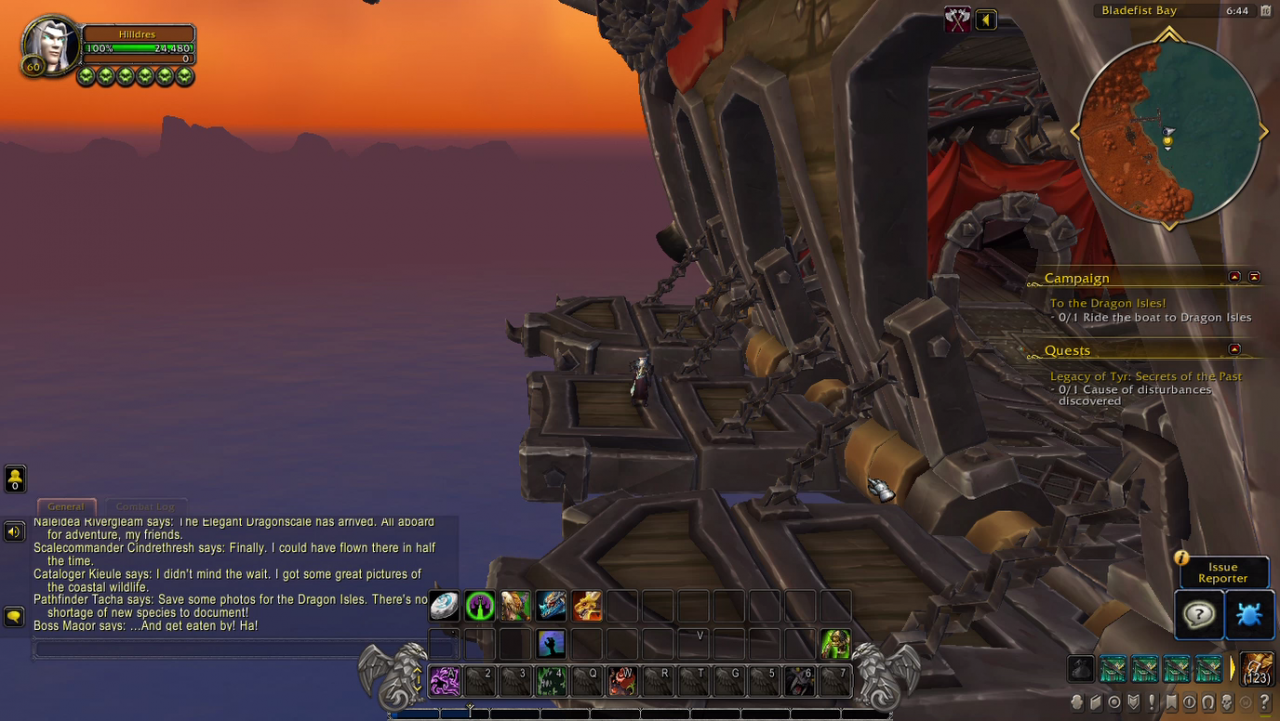Activate the green-ringed purple tower ability
The image size is (1280, 721).
click(x=480, y=605)
